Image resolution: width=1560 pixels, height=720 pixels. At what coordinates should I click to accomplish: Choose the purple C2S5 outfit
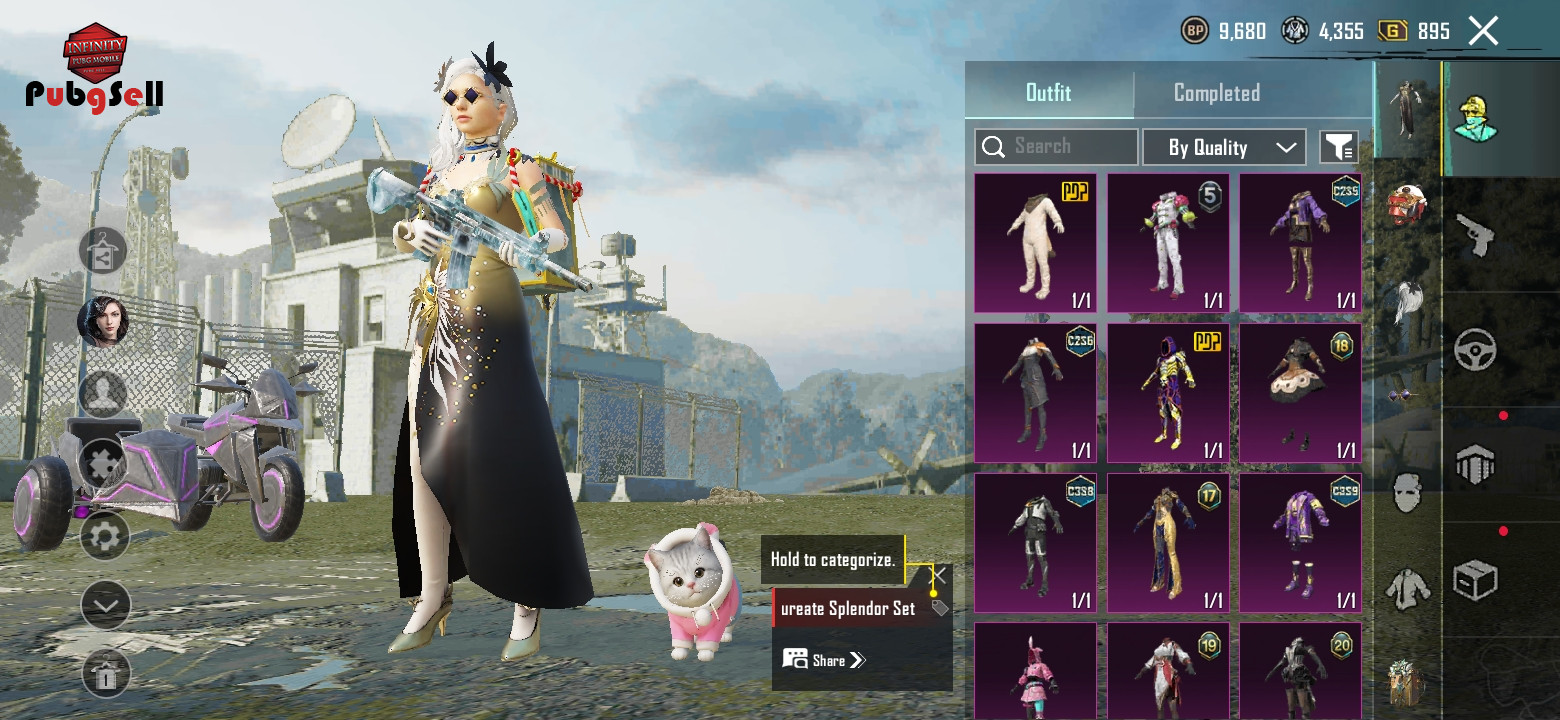(1300, 243)
